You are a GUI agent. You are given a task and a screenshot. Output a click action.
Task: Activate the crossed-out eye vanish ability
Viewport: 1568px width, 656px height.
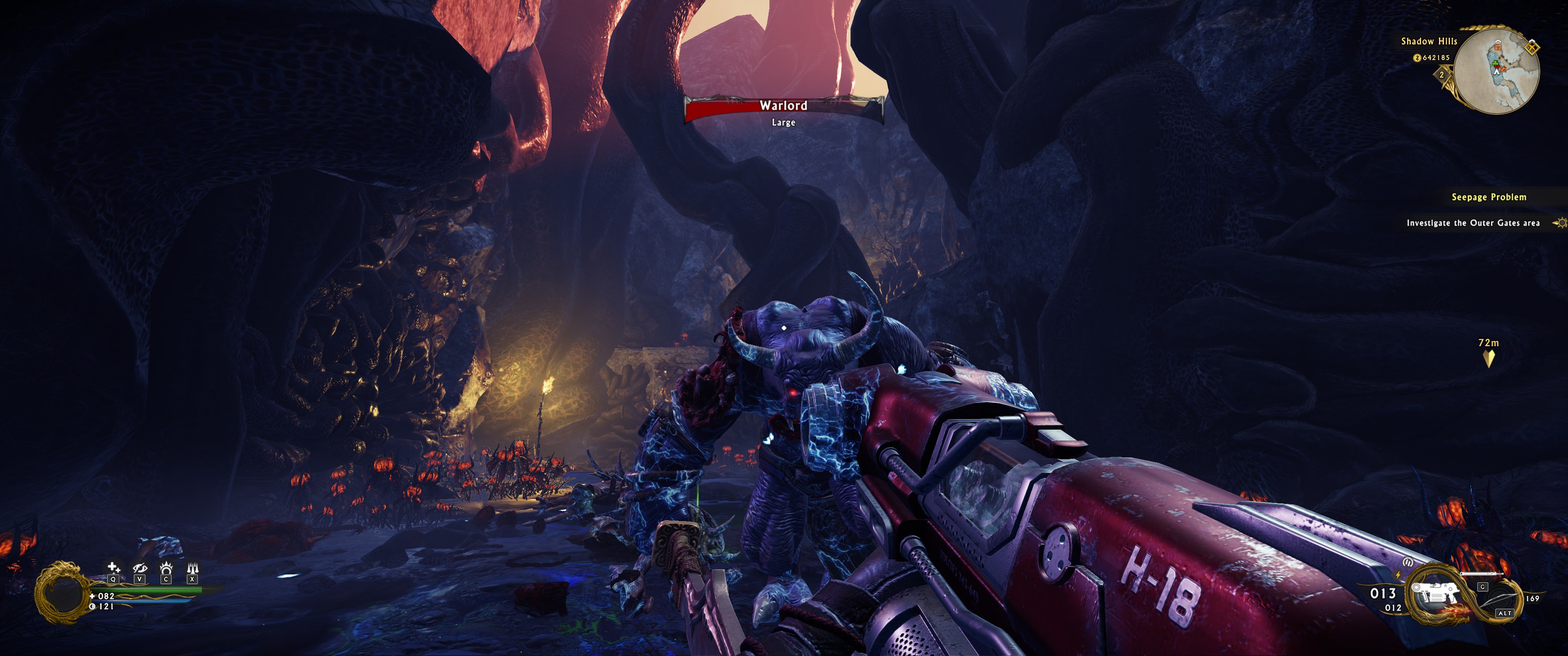pos(139,568)
